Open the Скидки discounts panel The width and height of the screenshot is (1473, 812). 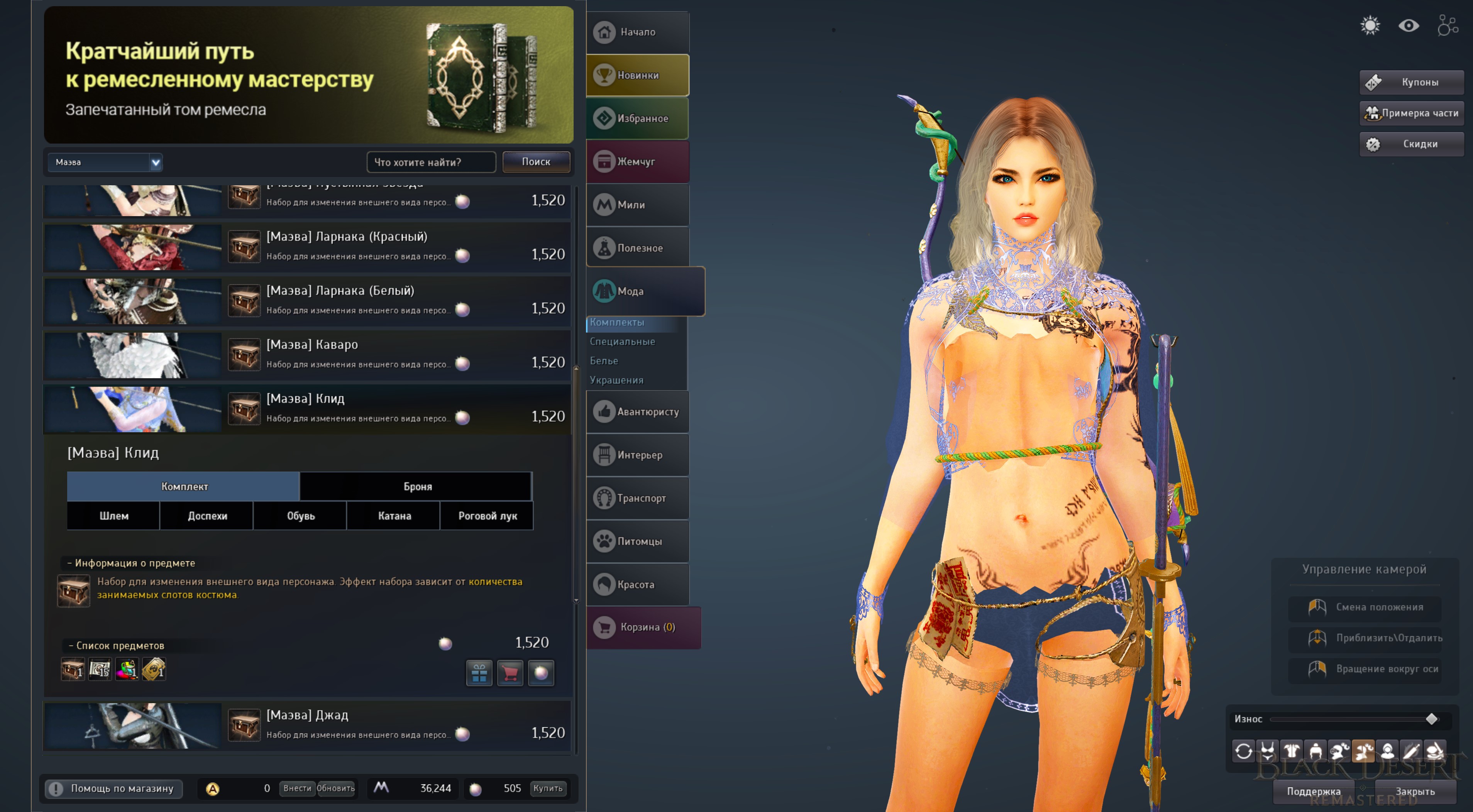[x=1411, y=144]
